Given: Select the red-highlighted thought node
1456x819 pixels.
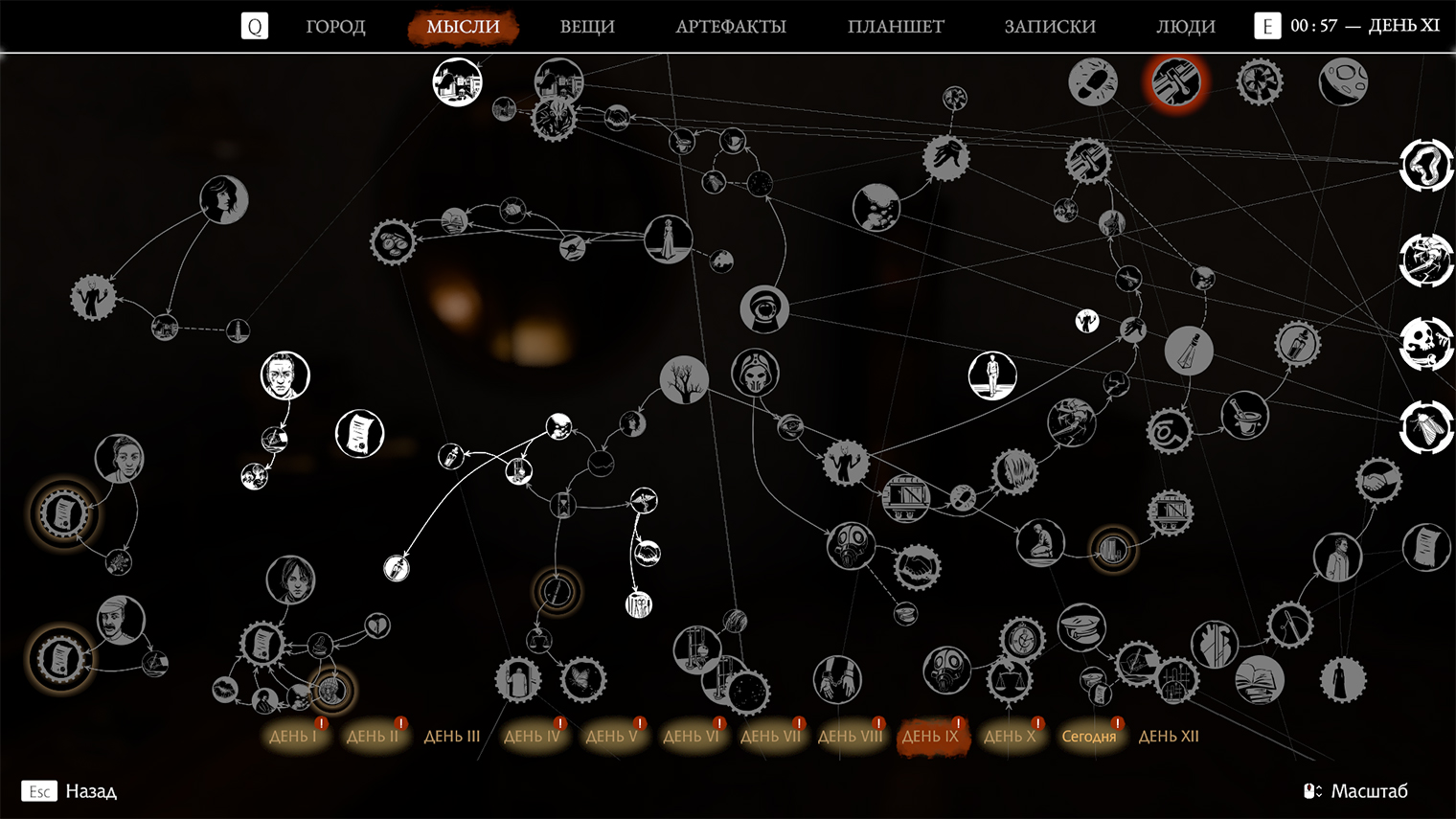Looking at the screenshot, I should coord(1176,81).
